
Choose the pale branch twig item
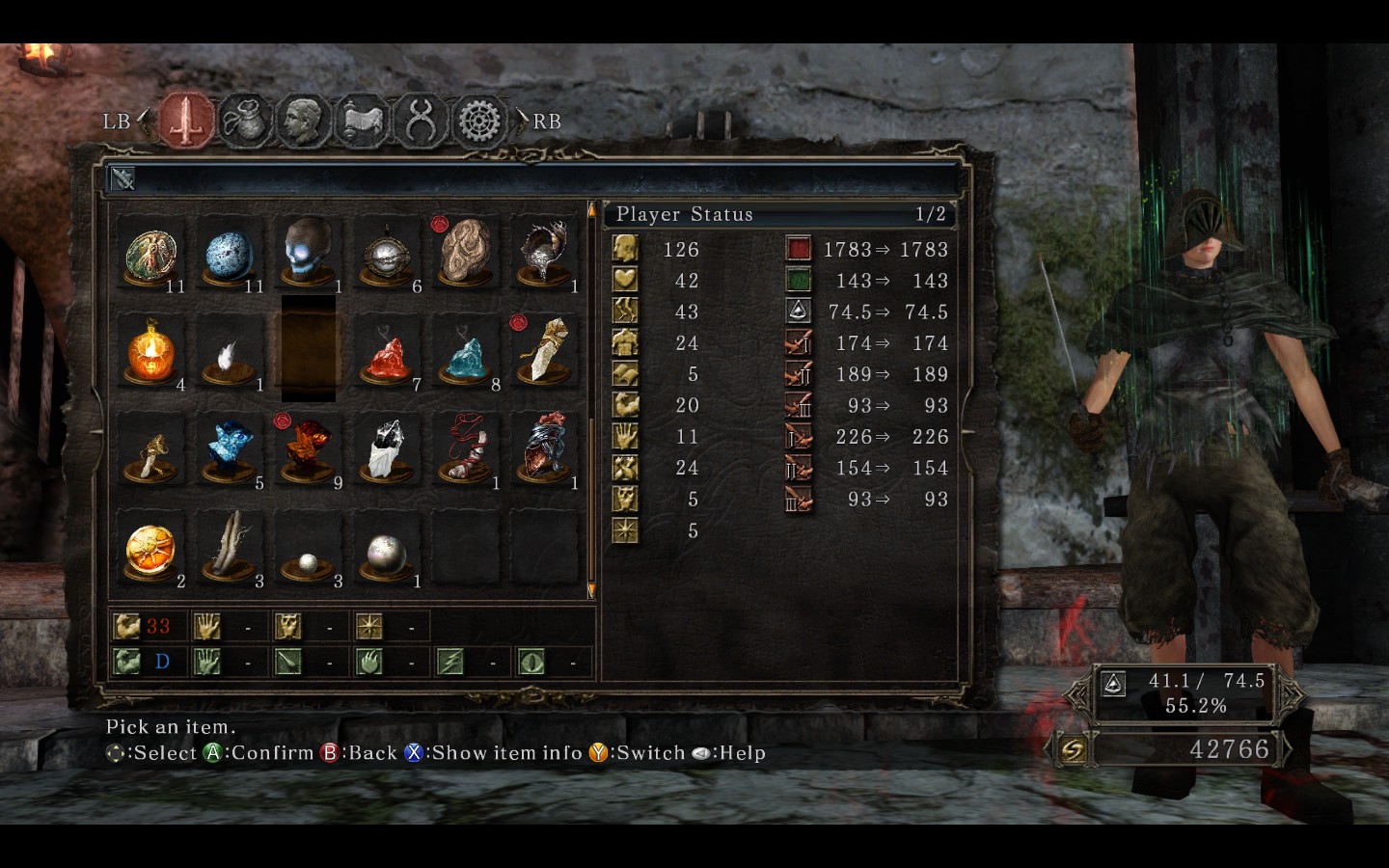230,546
